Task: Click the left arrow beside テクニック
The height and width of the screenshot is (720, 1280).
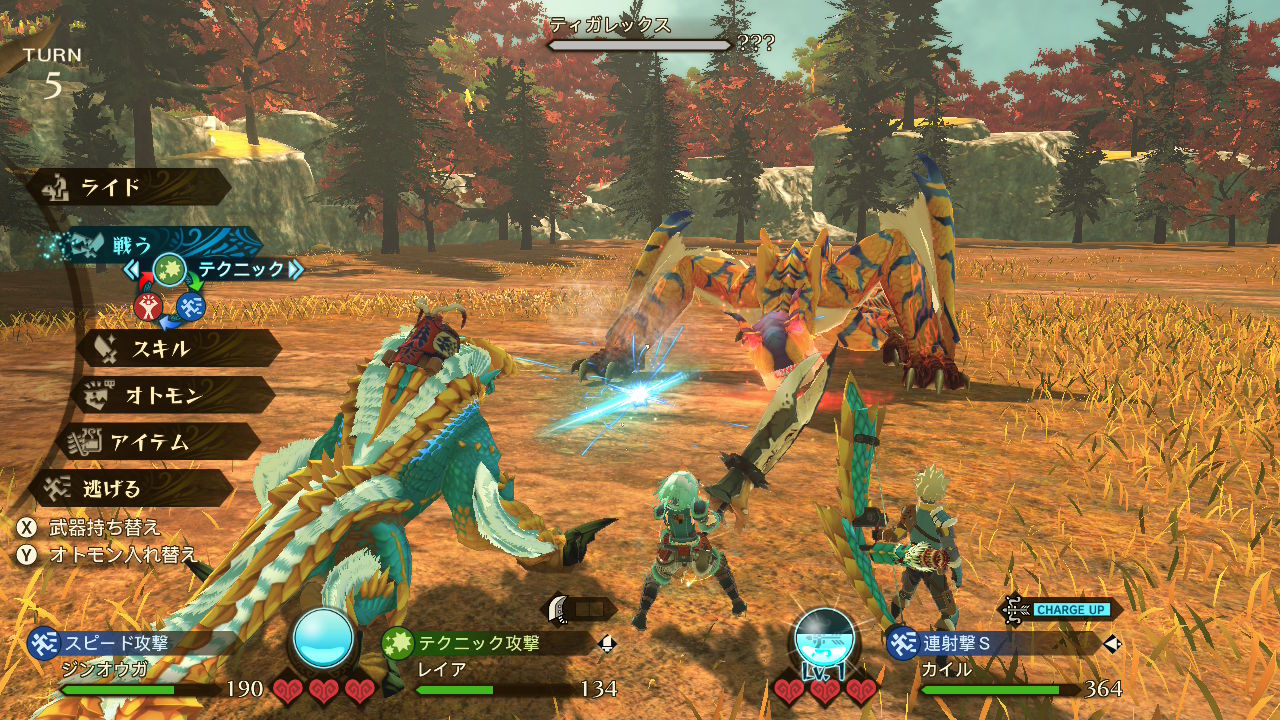Action: coord(133,269)
